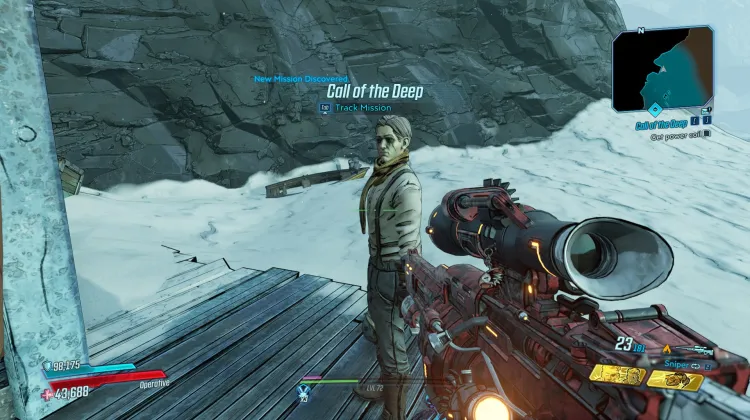Track the Call of the Deep mission

tap(356, 107)
